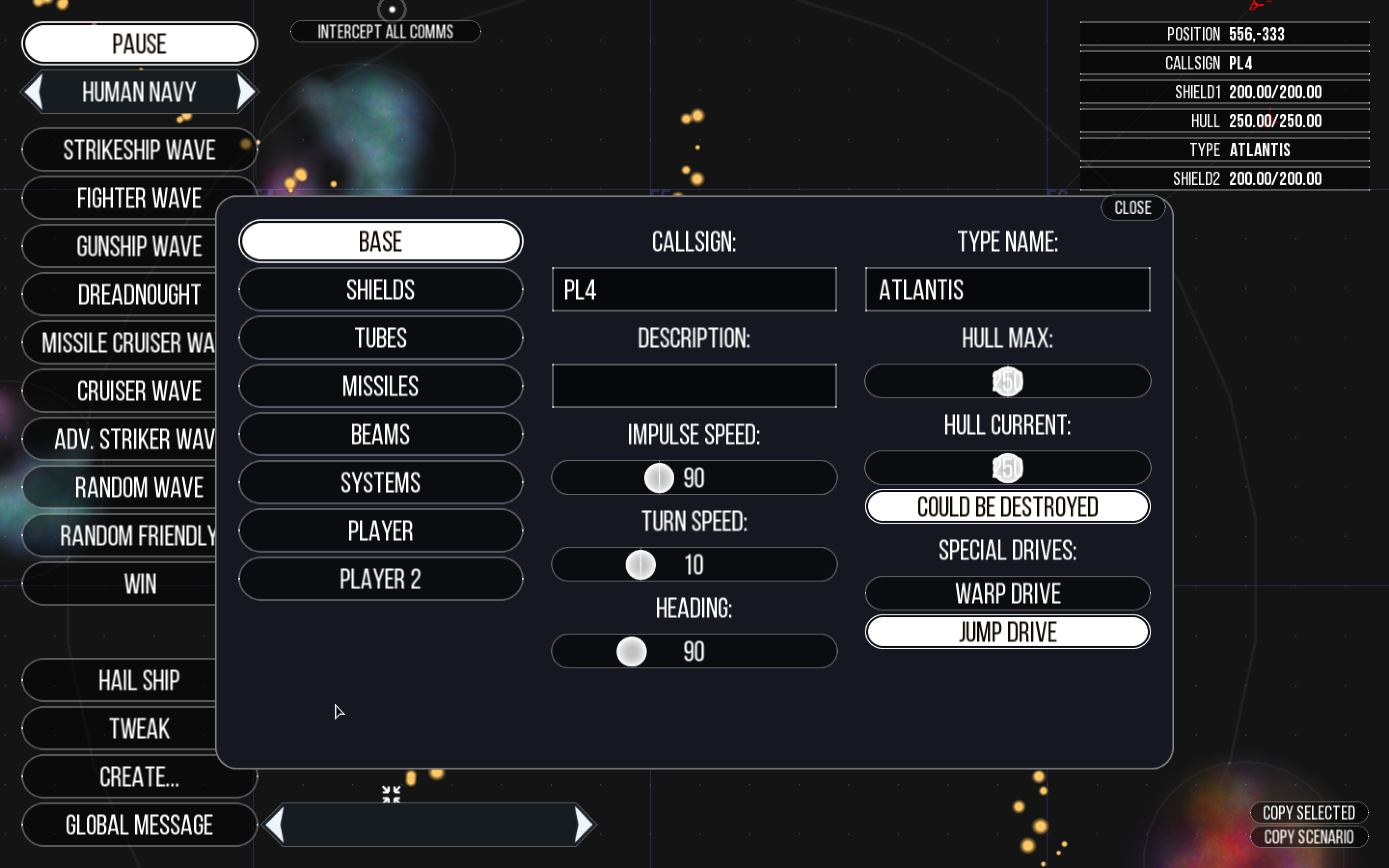Spawn a Strikeship Wave
This screenshot has height=868, width=1389.
[x=139, y=149]
